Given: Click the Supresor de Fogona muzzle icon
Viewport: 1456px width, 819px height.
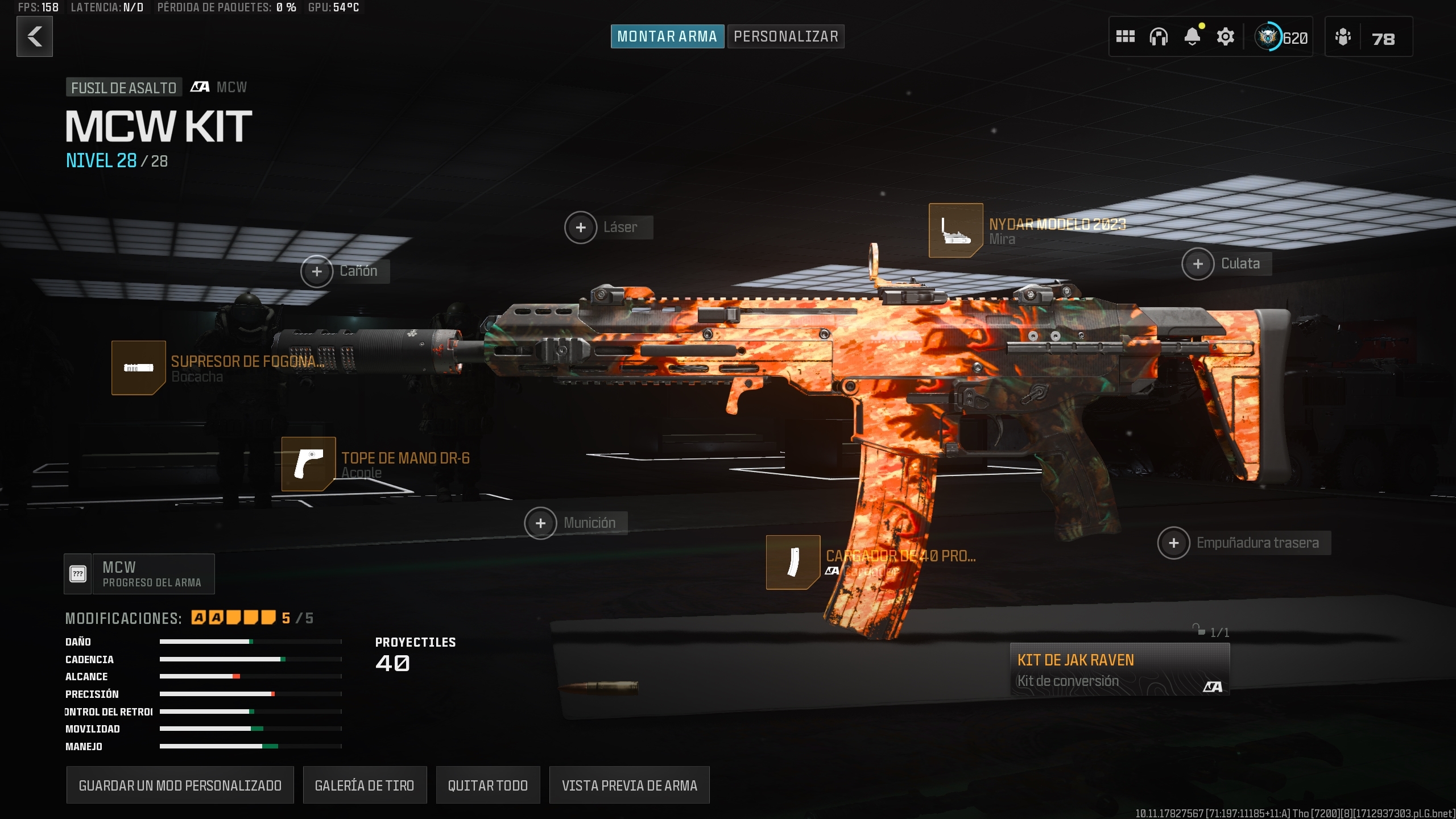Looking at the screenshot, I should (138, 367).
